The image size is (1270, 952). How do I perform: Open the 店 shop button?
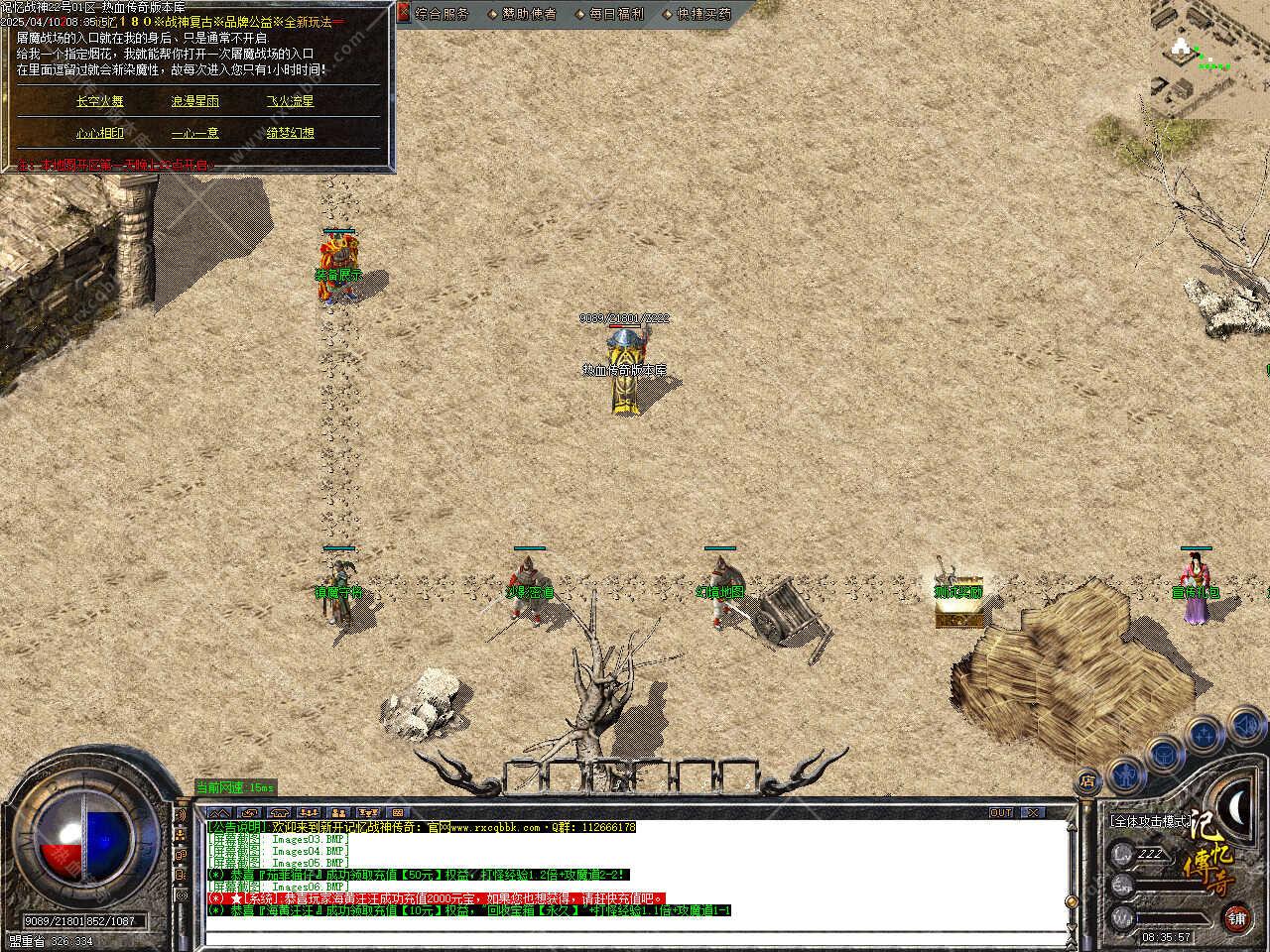click(1088, 780)
